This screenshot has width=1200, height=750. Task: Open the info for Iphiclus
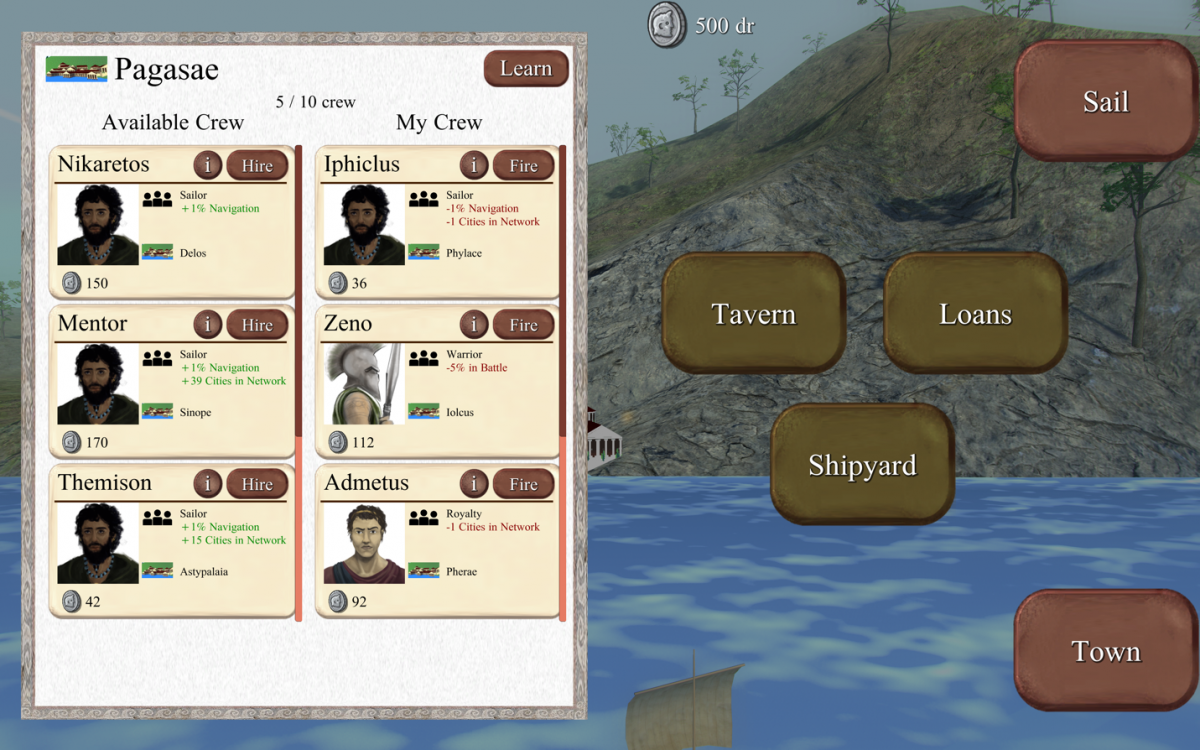(474, 166)
